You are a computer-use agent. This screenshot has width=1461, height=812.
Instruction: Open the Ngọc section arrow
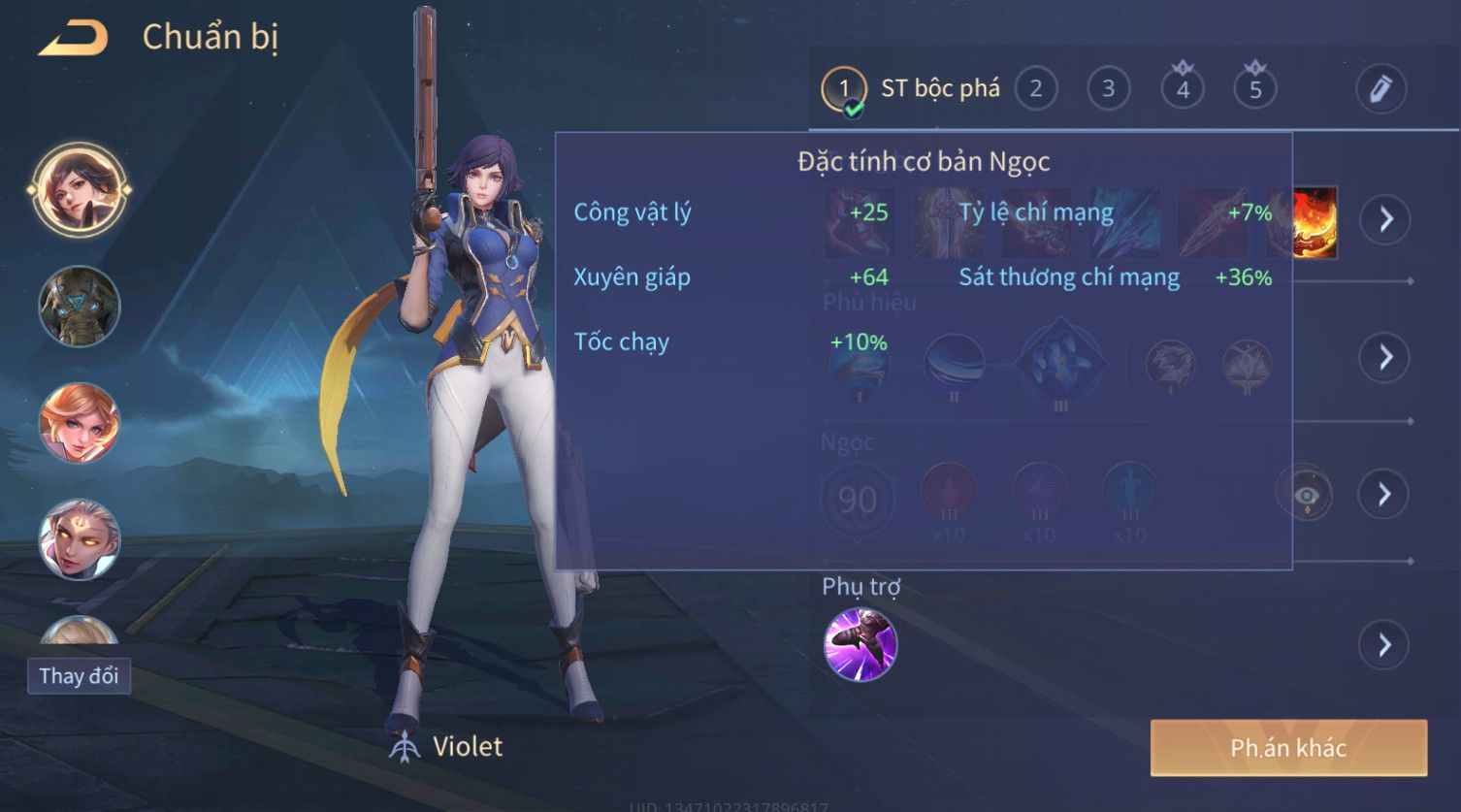click(x=1384, y=495)
